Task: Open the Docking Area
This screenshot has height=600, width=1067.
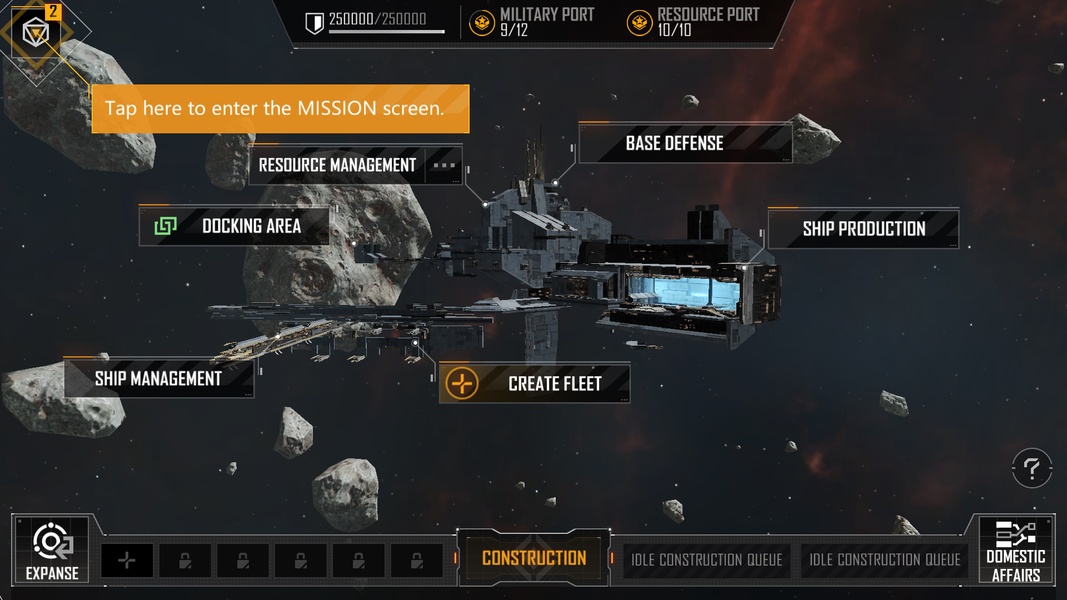Action: pos(235,226)
